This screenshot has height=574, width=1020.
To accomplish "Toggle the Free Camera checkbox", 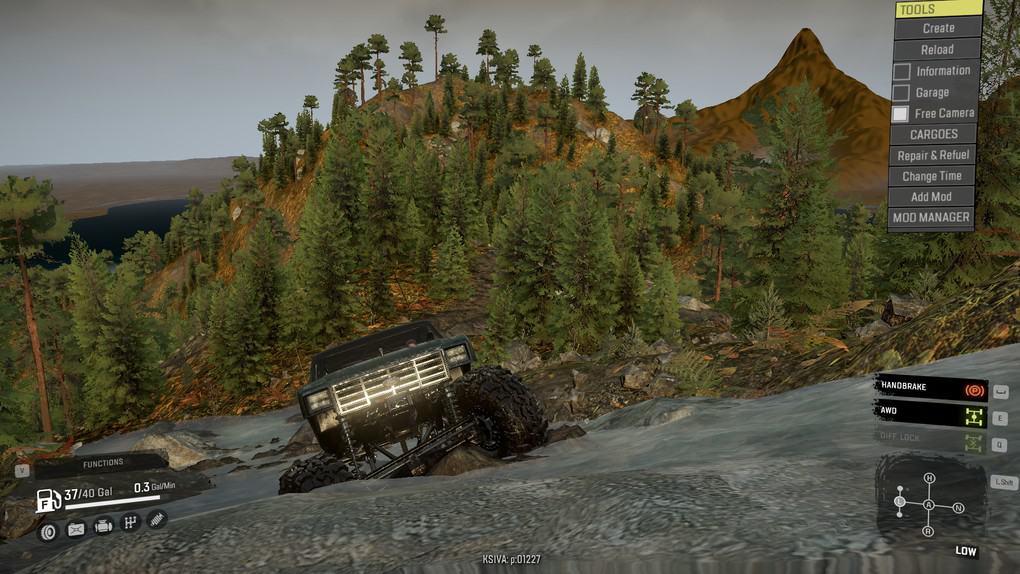I will pyautogui.click(x=901, y=114).
